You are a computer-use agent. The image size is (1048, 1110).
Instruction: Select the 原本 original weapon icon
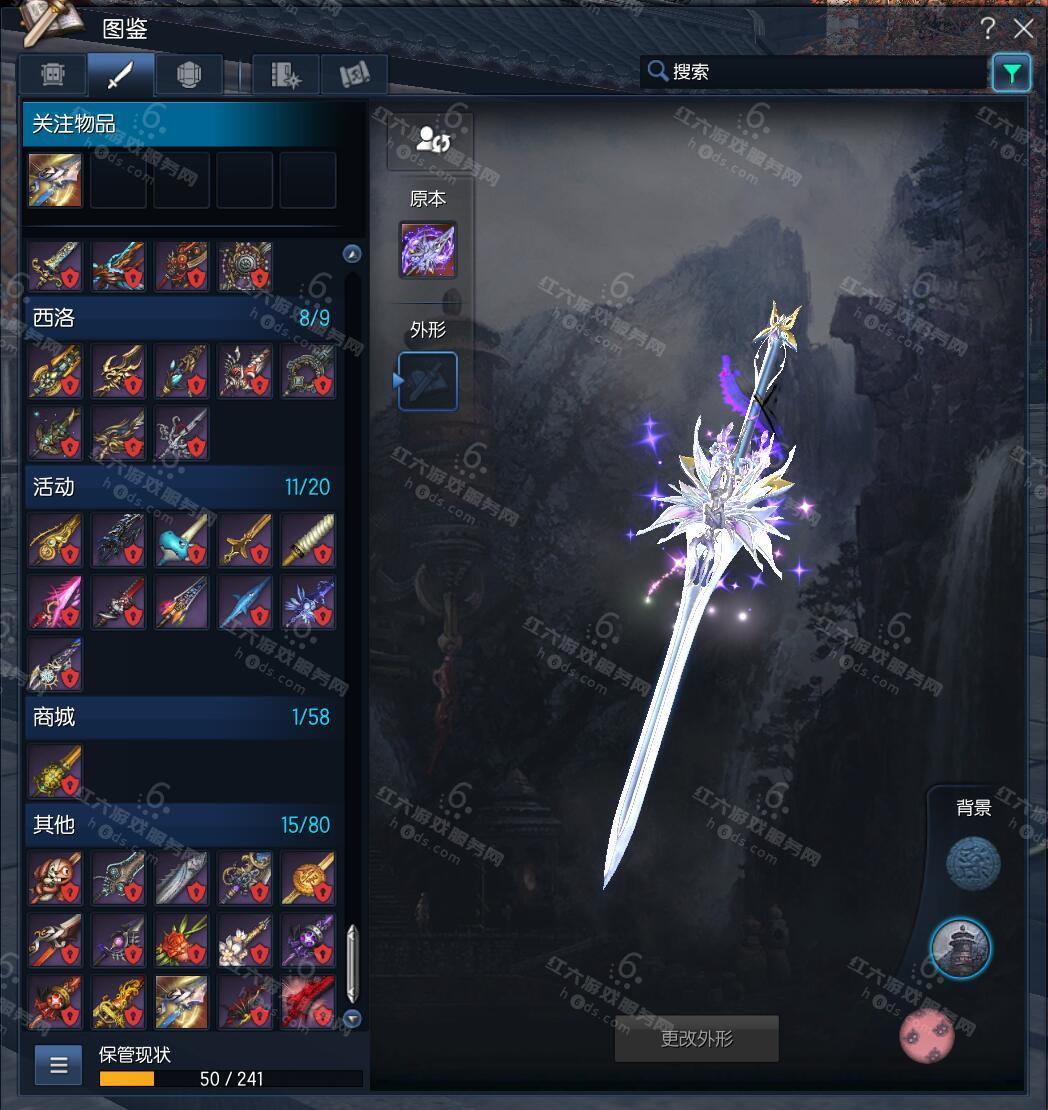pyautogui.click(x=428, y=250)
